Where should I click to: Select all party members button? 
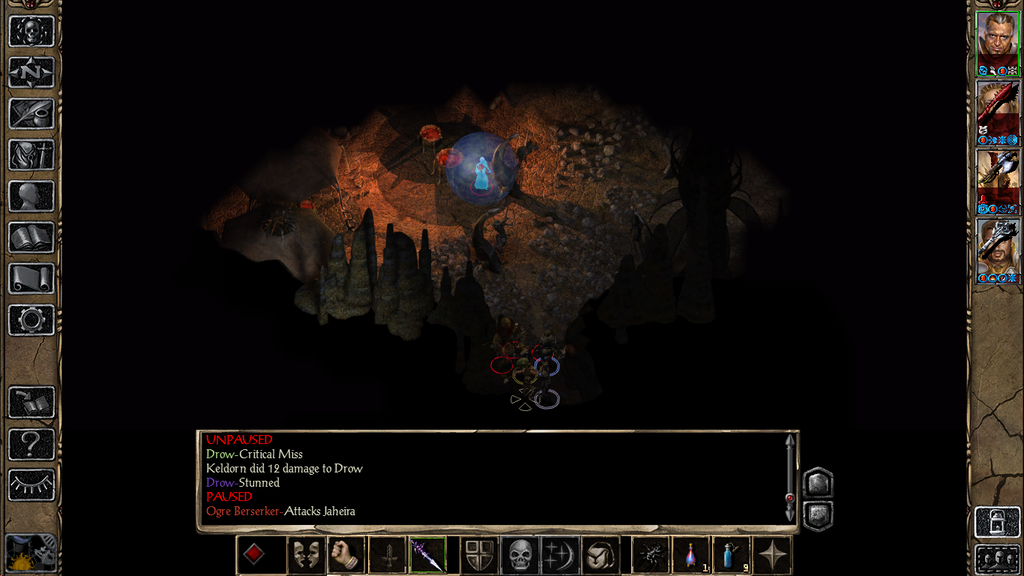click(x=996, y=558)
